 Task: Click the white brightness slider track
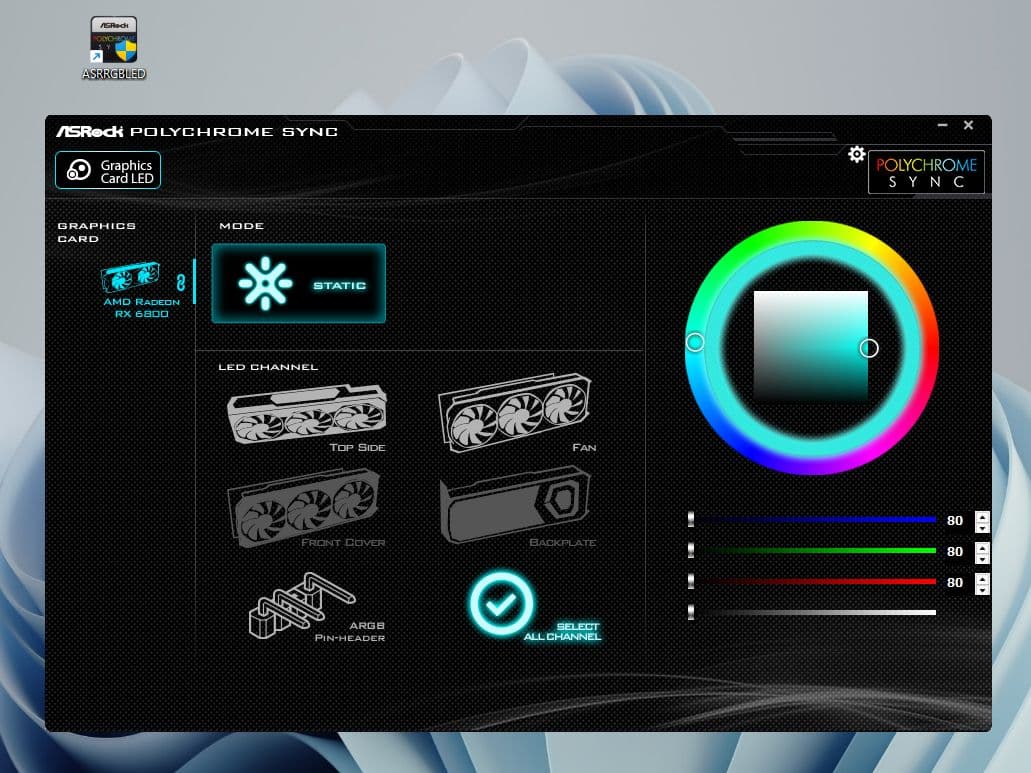pyautogui.click(x=815, y=612)
